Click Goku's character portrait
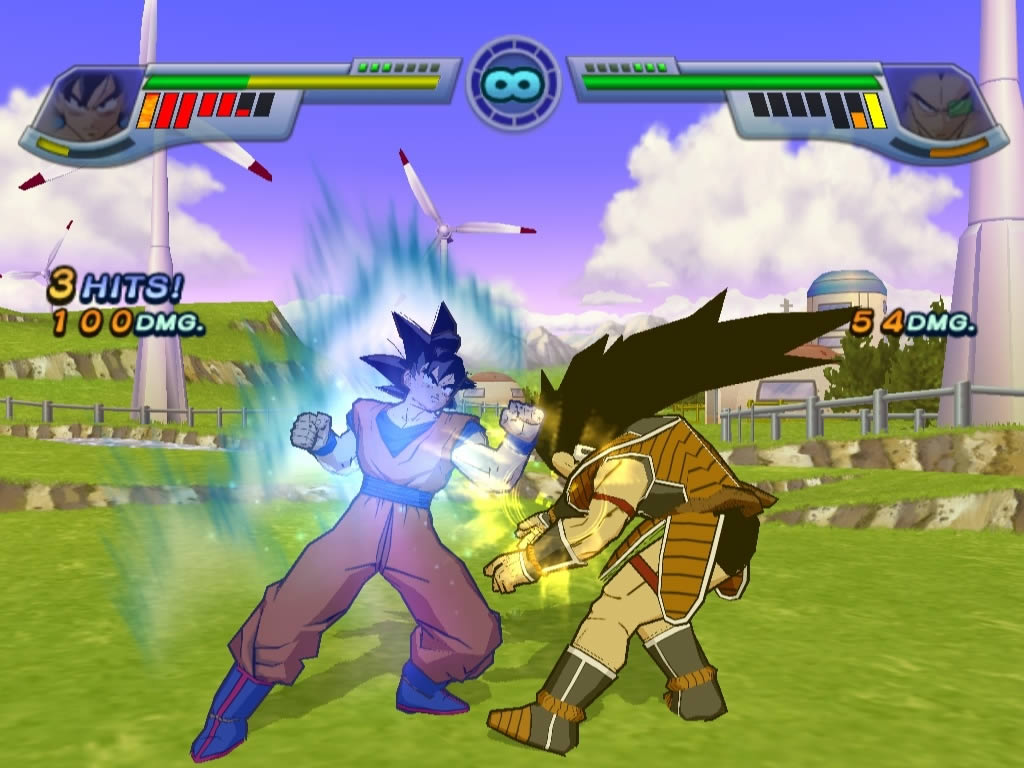This screenshot has height=768, width=1024. point(88,103)
